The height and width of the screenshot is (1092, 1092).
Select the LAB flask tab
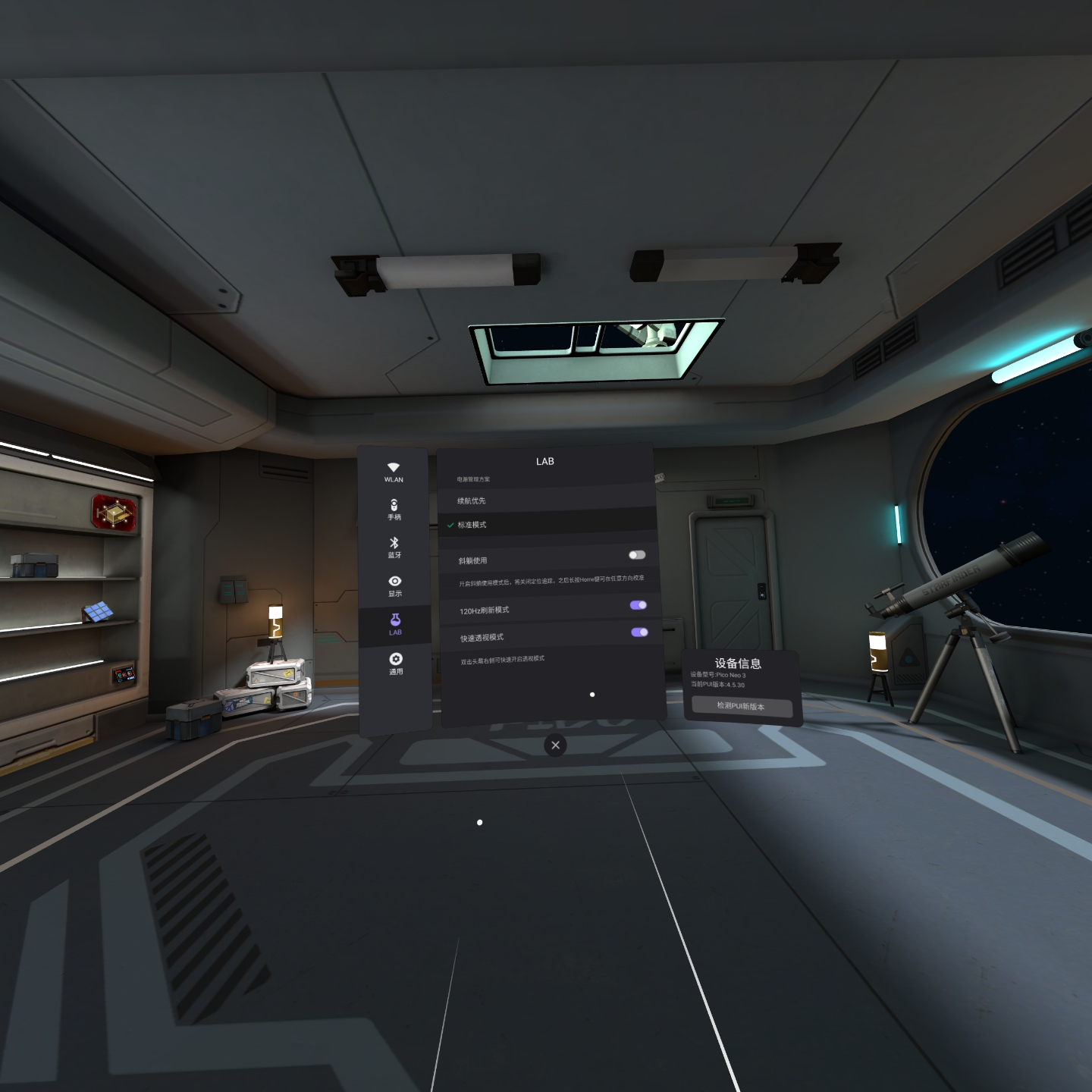tap(395, 625)
